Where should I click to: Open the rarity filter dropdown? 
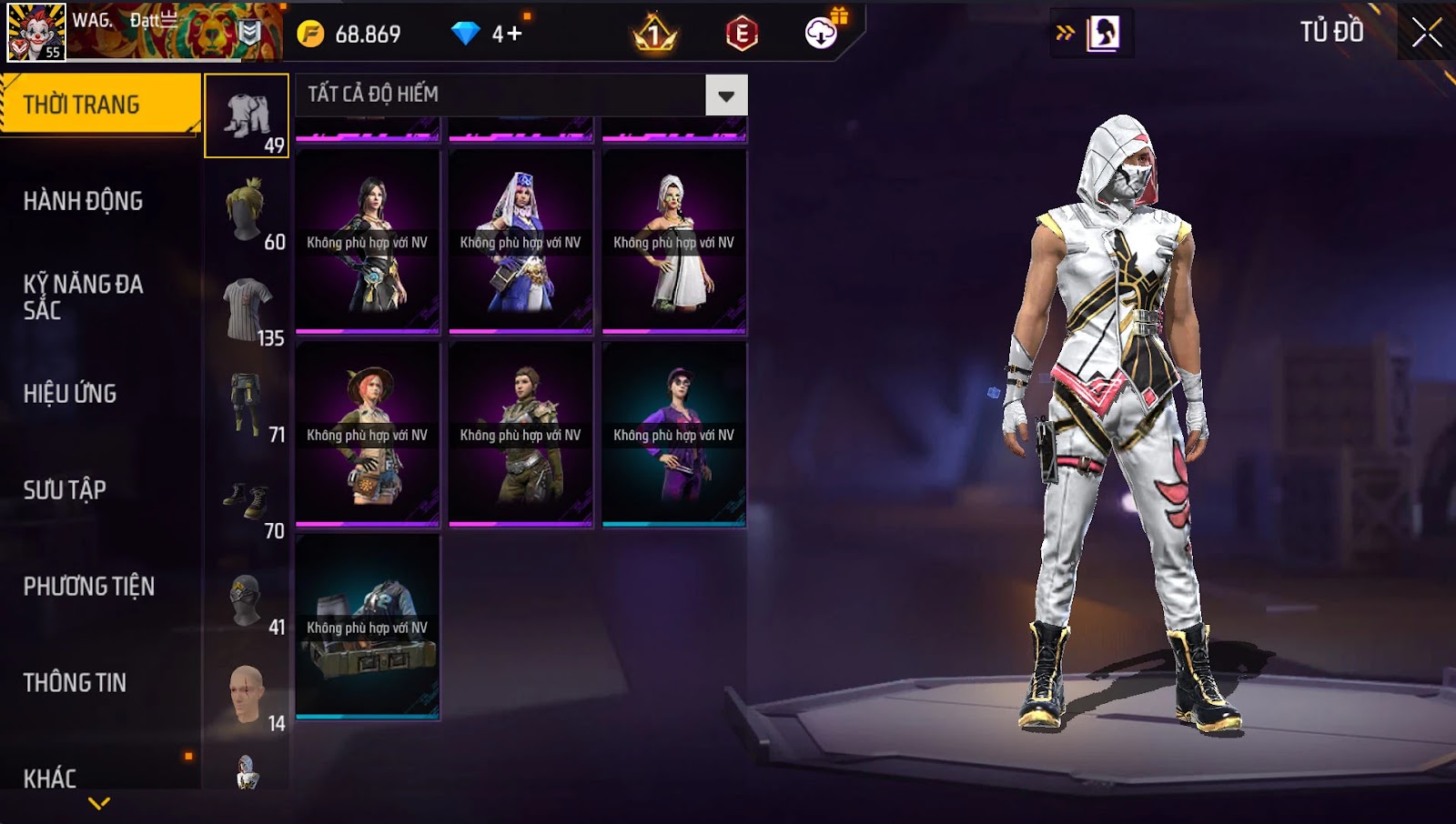pyautogui.click(x=726, y=95)
